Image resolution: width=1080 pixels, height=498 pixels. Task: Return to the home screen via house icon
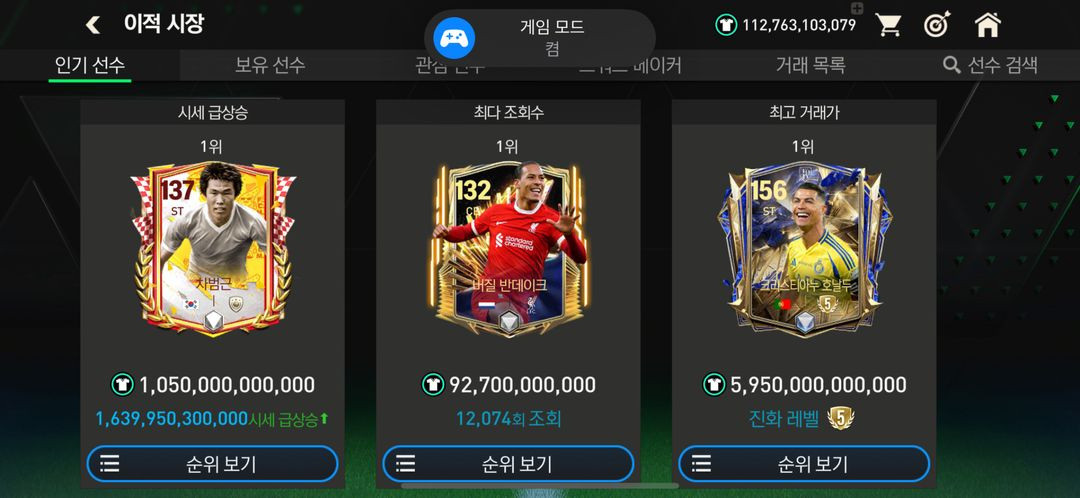click(988, 25)
